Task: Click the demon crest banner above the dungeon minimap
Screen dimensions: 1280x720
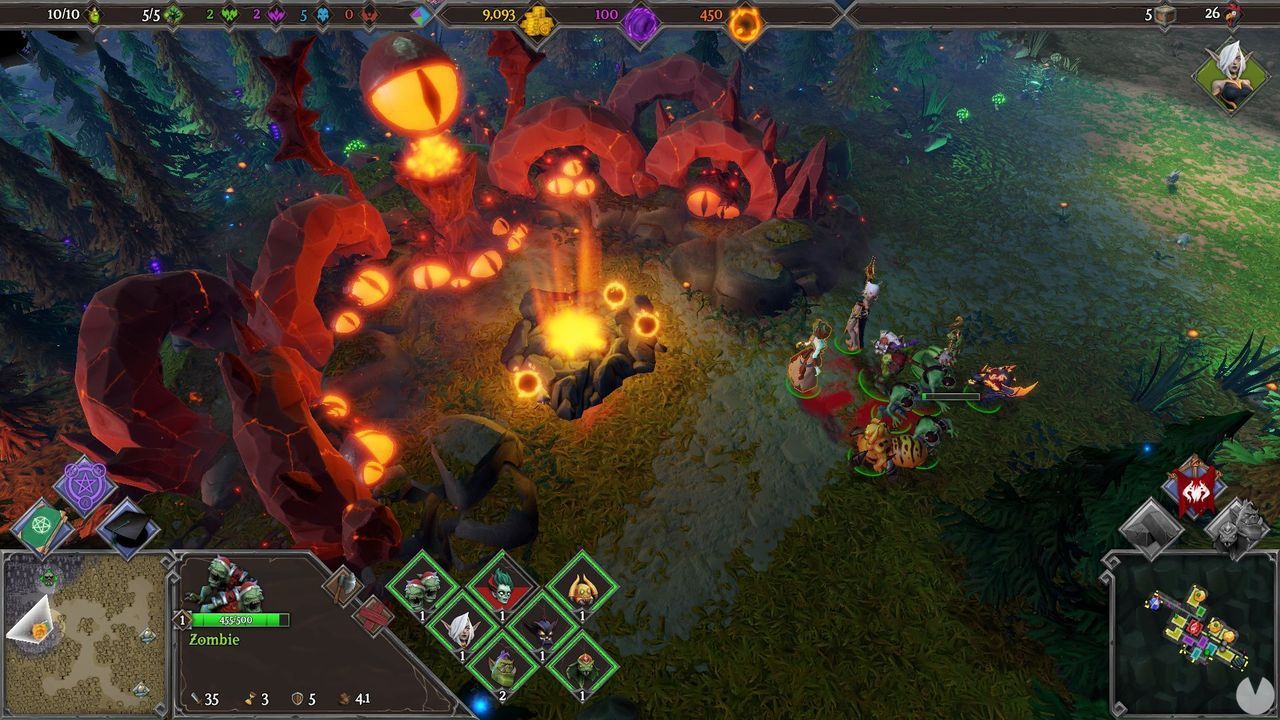Action: 1193,490
